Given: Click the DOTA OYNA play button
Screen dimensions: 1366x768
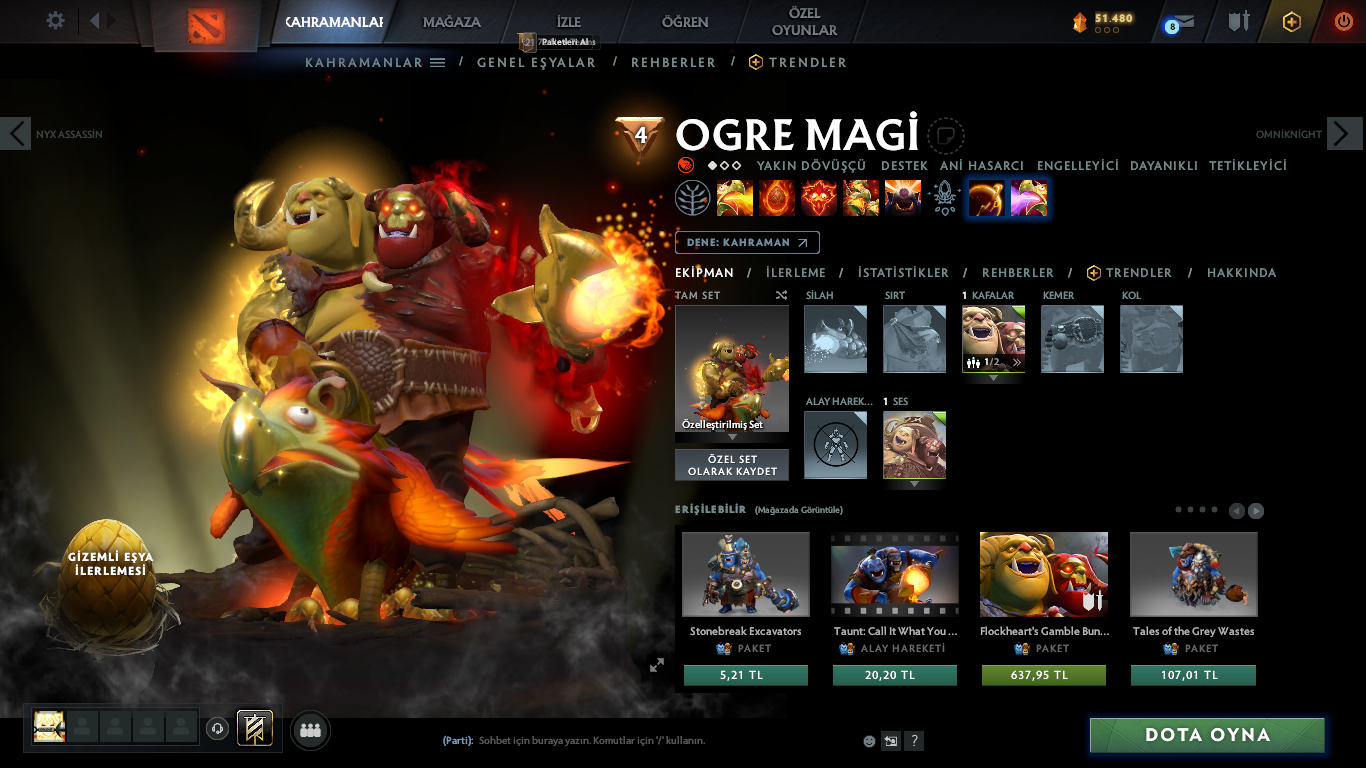Looking at the screenshot, I should [1207, 735].
